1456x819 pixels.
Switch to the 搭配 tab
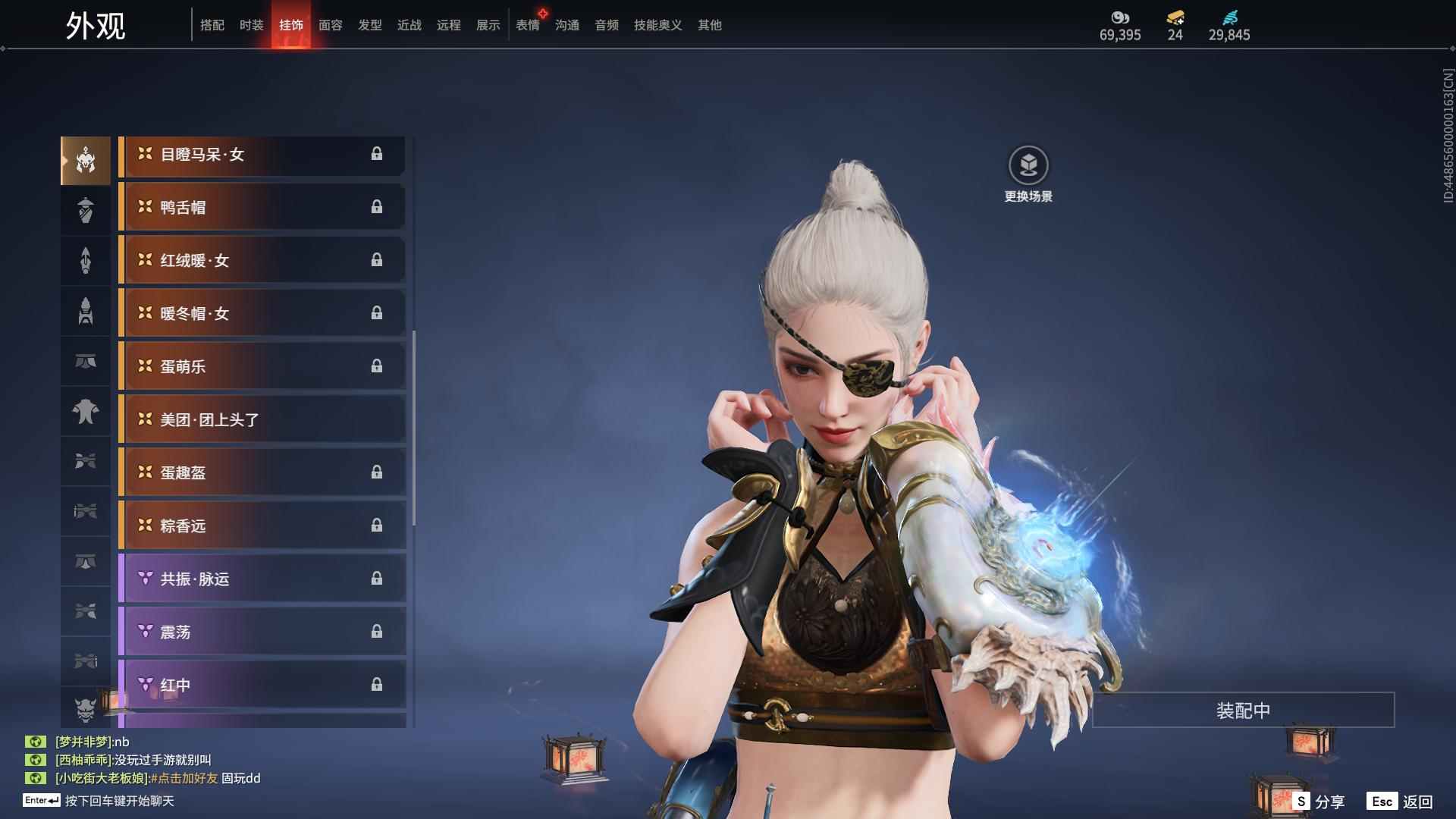coord(212,25)
